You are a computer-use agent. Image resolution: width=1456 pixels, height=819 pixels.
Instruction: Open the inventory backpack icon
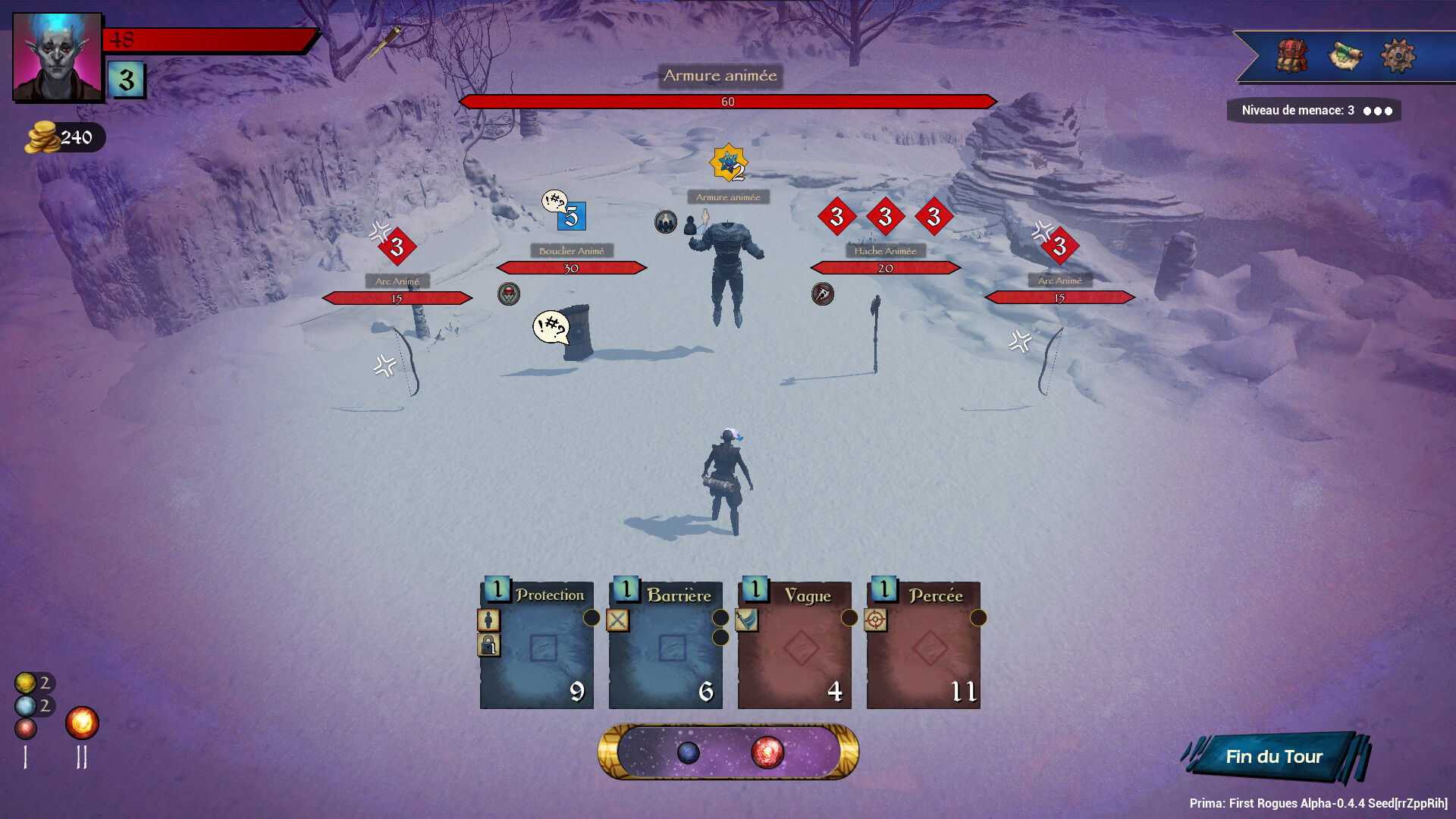pos(1292,54)
